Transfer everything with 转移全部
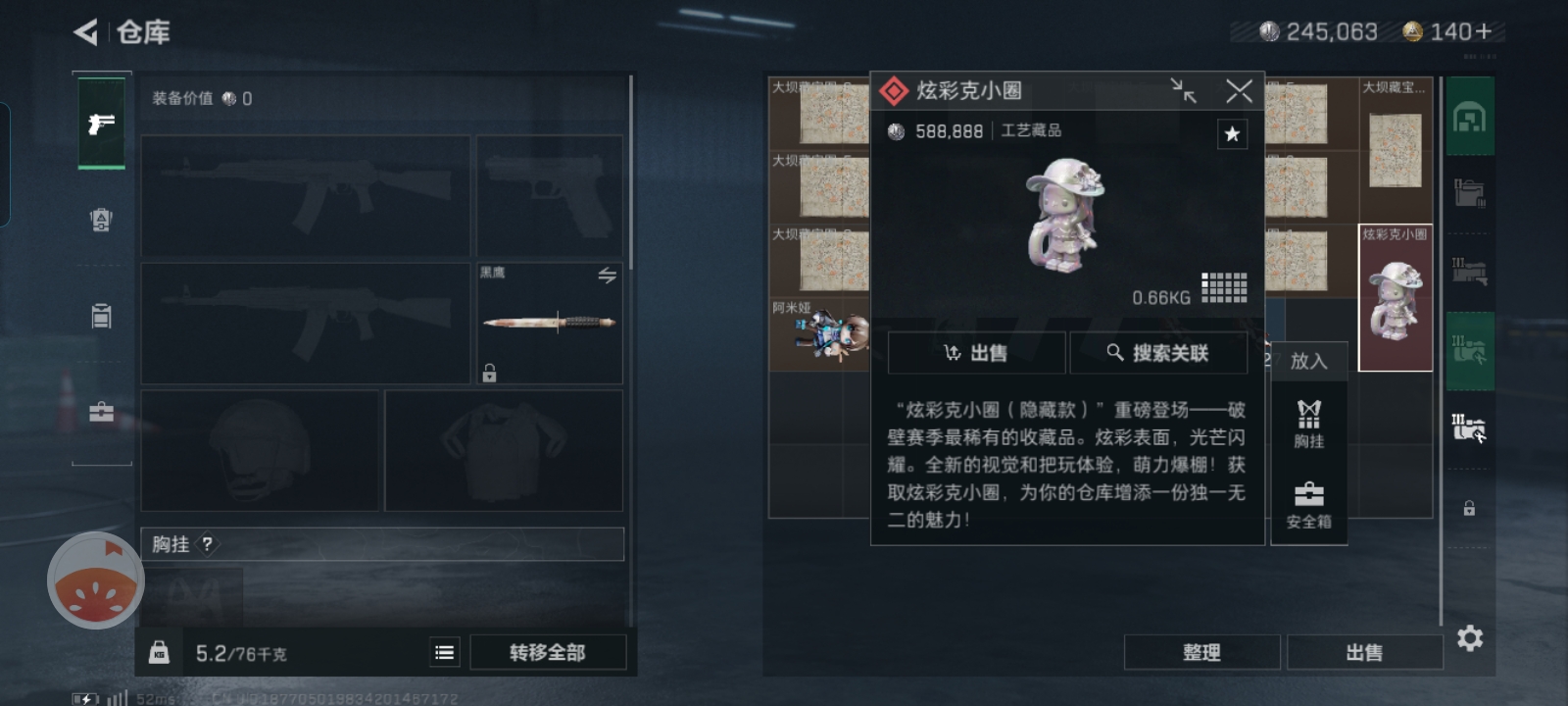Viewport: 1568px width, 706px height. [x=547, y=652]
